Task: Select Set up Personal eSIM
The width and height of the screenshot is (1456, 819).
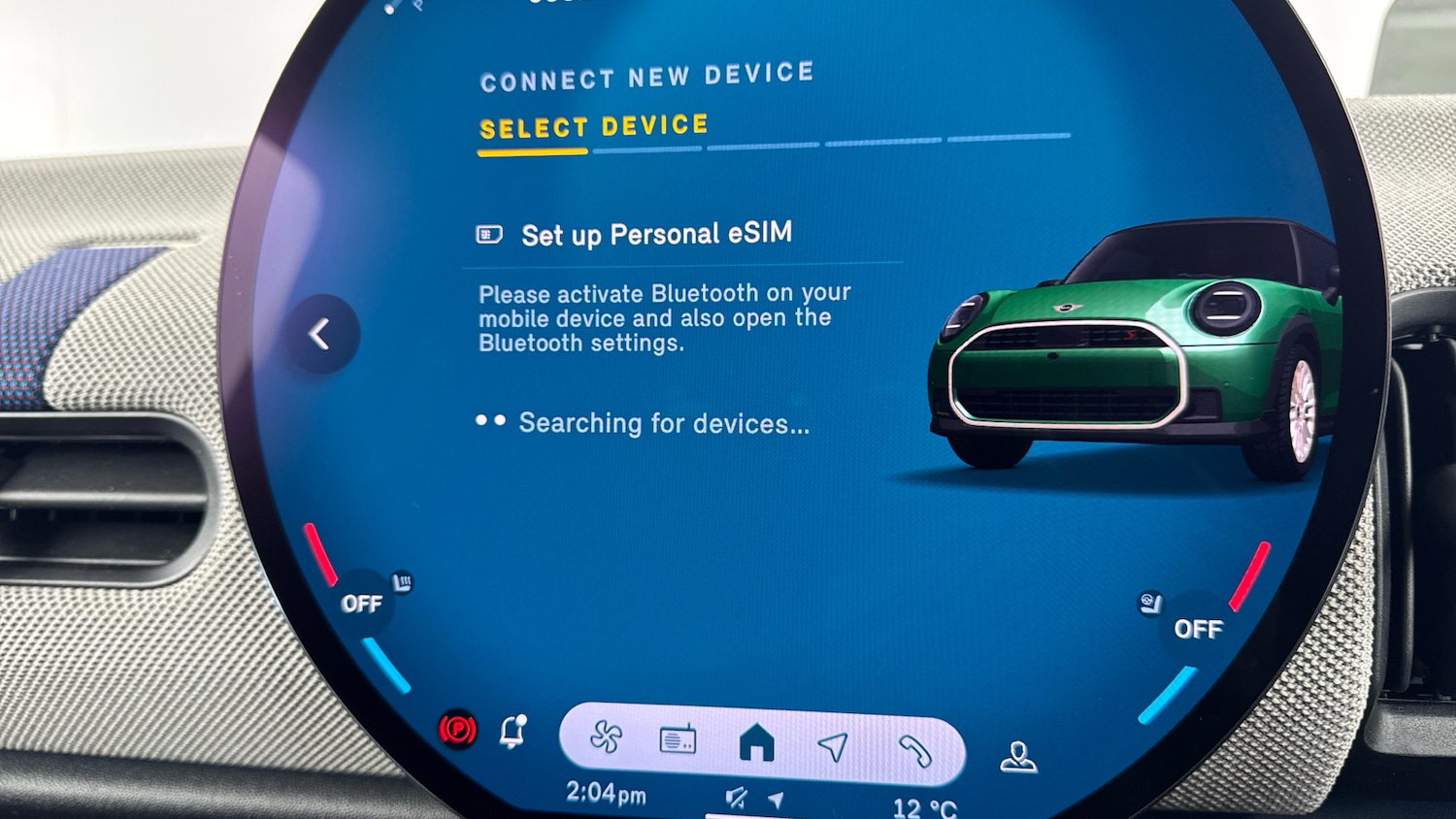Action: click(655, 235)
